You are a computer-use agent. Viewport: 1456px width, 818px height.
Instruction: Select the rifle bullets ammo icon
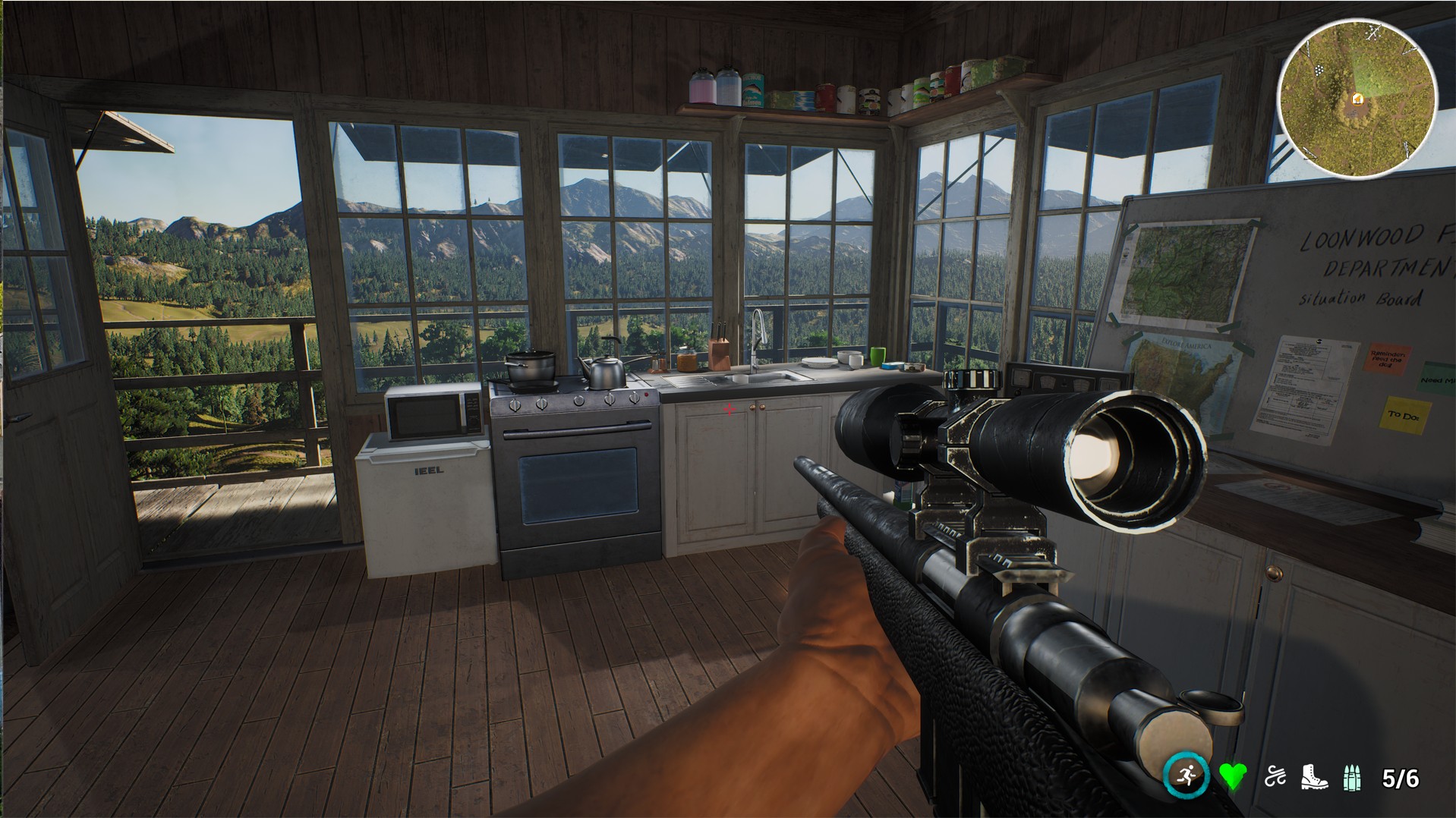(1352, 779)
